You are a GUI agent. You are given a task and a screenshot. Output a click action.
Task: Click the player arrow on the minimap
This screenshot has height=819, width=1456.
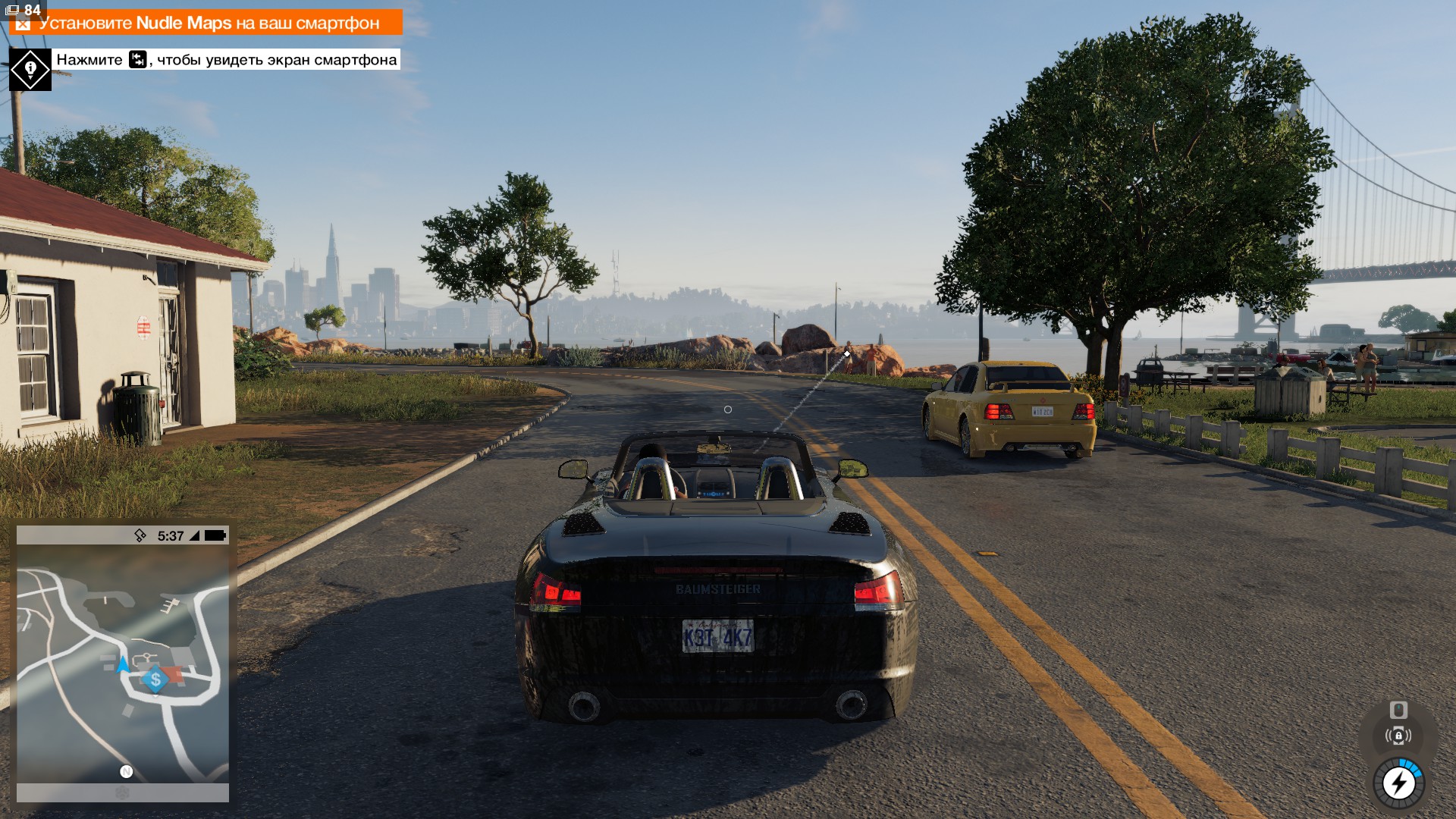click(123, 664)
